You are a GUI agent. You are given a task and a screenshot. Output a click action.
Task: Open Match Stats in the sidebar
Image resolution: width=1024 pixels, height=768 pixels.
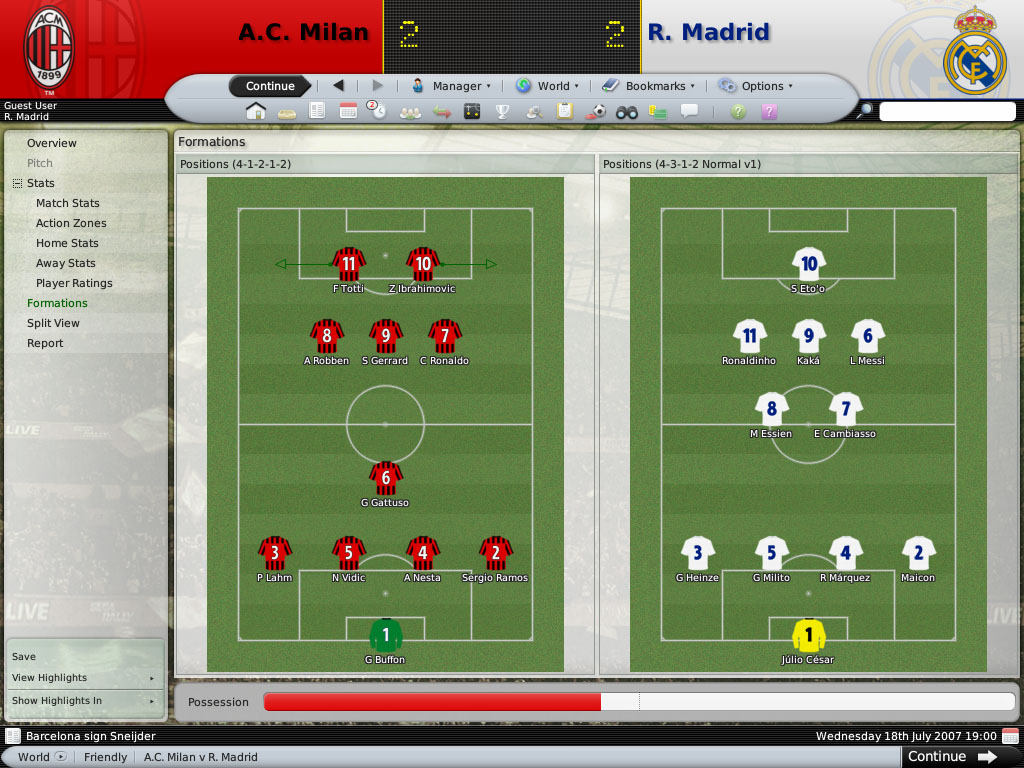point(68,203)
